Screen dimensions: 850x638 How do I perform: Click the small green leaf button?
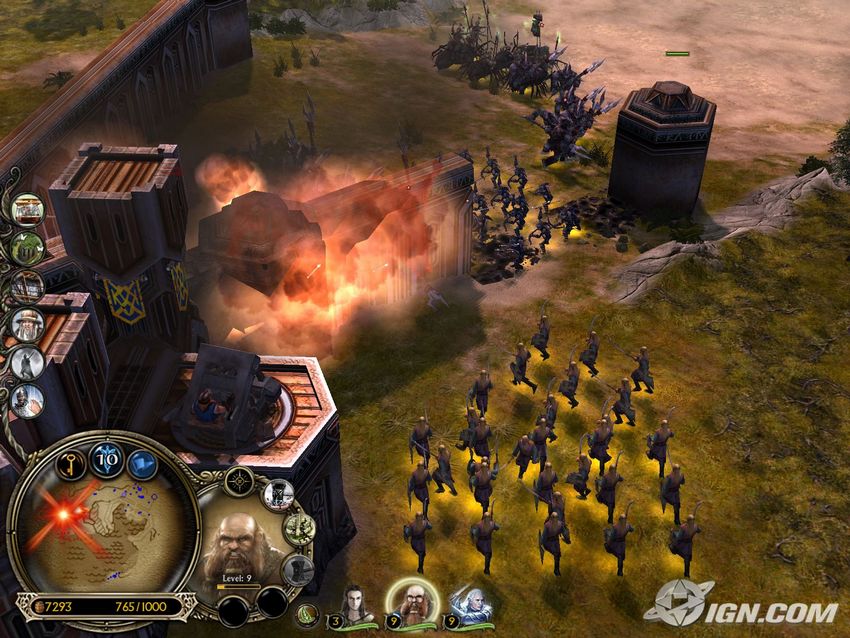pos(308,614)
